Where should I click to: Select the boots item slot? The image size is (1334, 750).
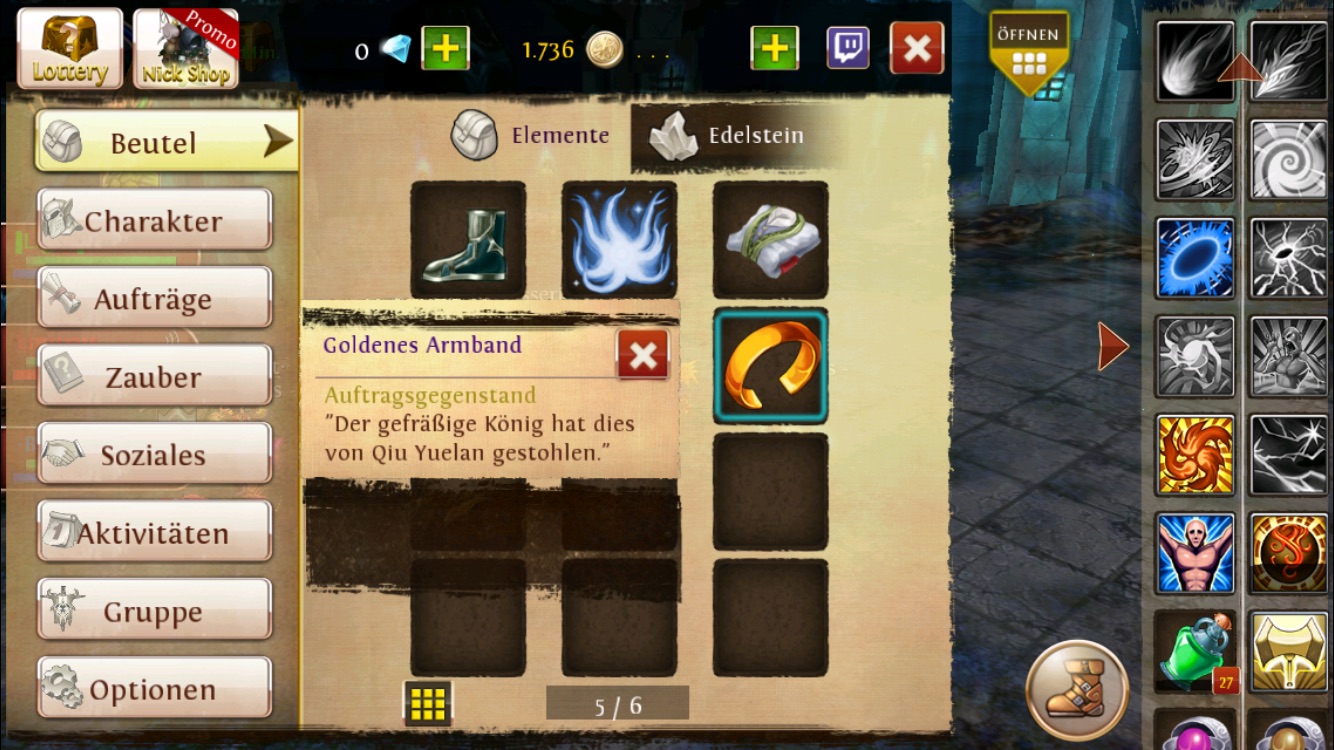point(468,240)
